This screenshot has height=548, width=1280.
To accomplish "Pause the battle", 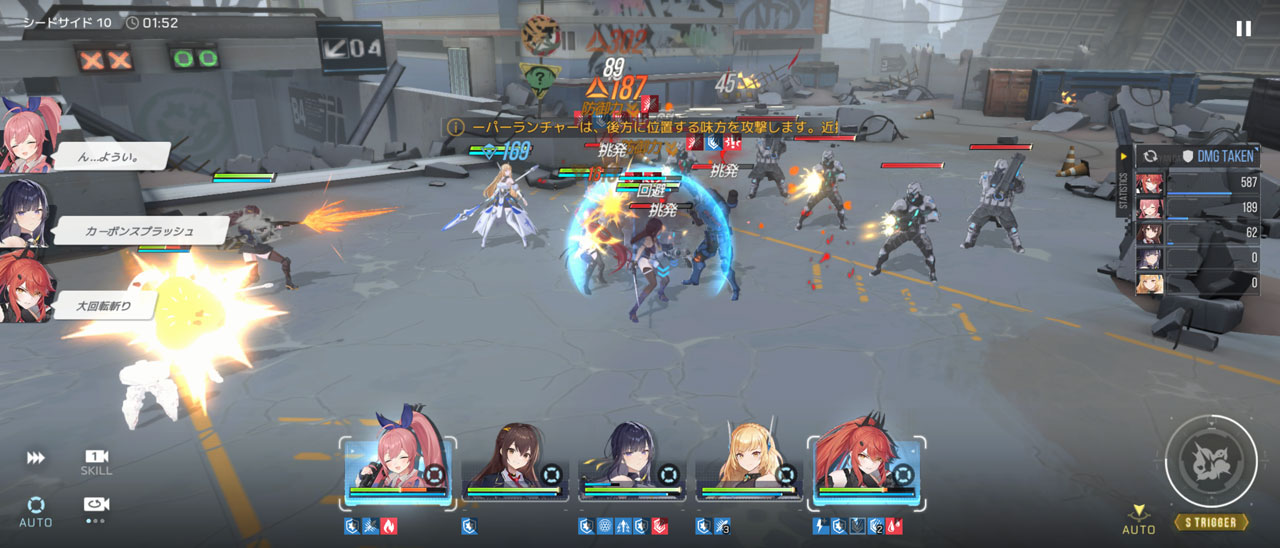I will (1243, 28).
